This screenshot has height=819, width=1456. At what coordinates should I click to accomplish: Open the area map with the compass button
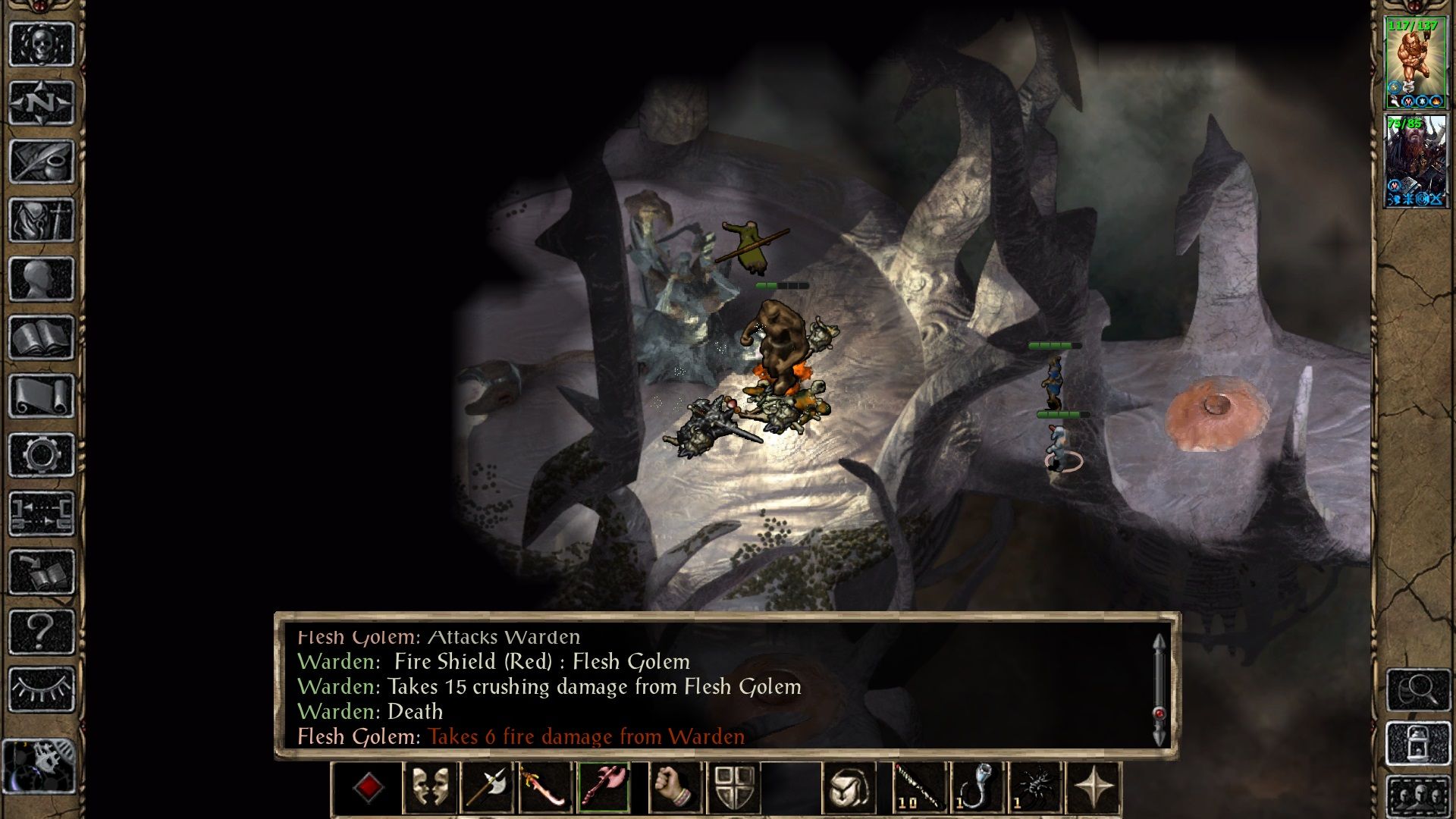click(x=42, y=102)
